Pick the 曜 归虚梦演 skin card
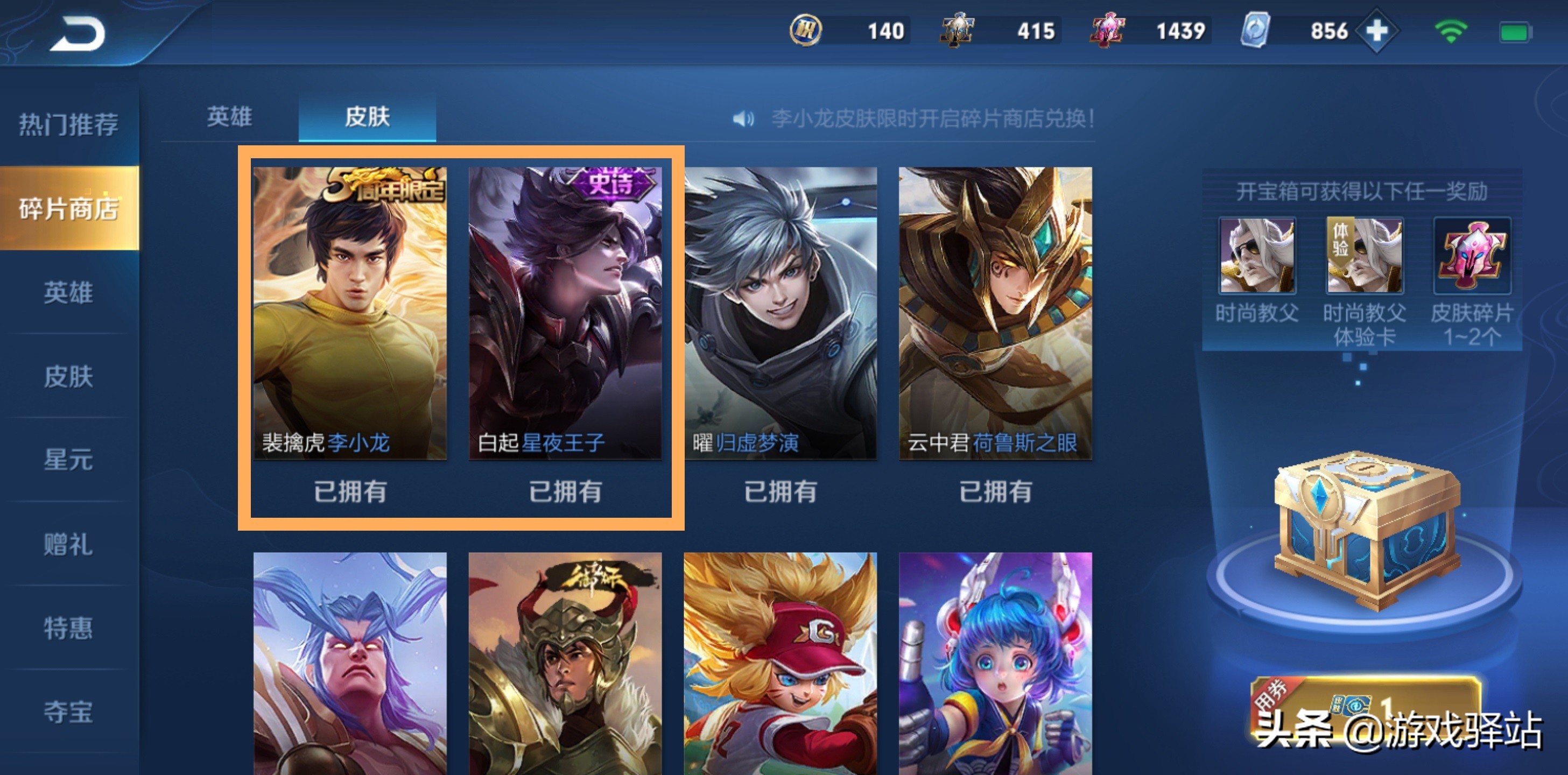The height and width of the screenshot is (775, 1568). [x=781, y=314]
